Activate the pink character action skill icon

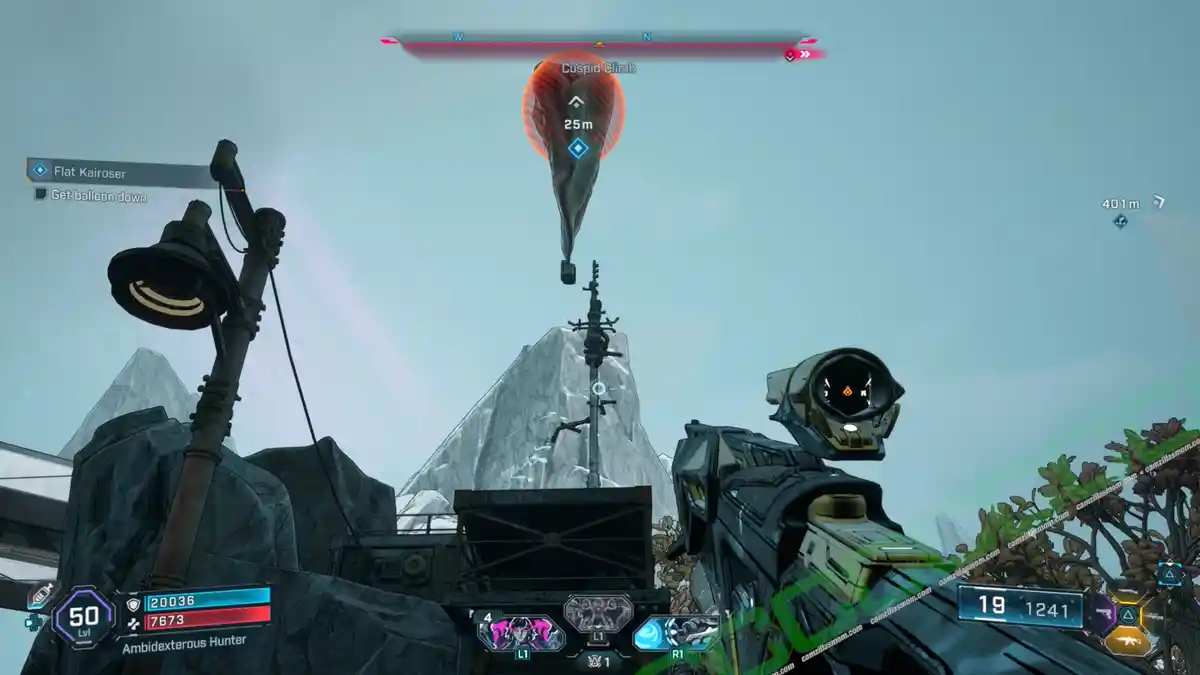pos(521,632)
